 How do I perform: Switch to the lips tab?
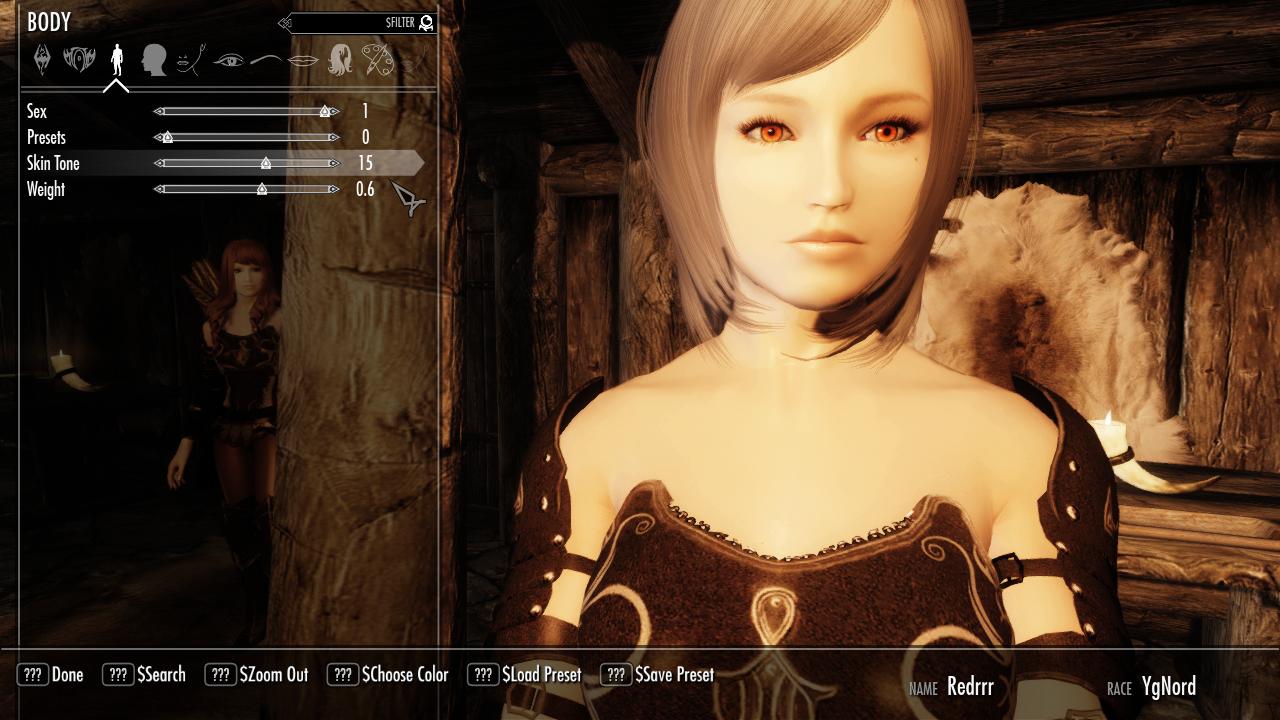coord(302,60)
